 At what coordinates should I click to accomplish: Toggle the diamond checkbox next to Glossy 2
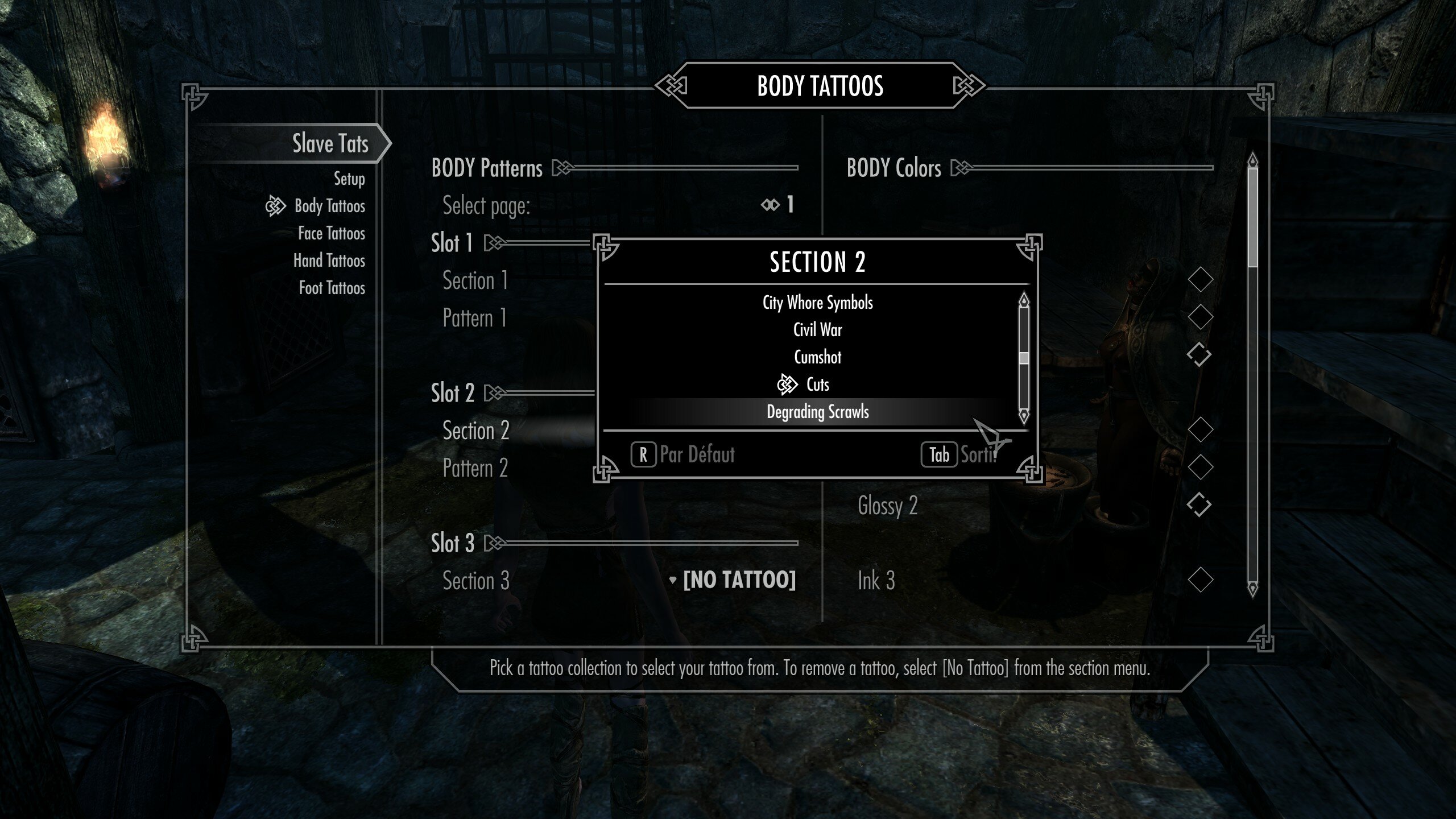[1200, 504]
